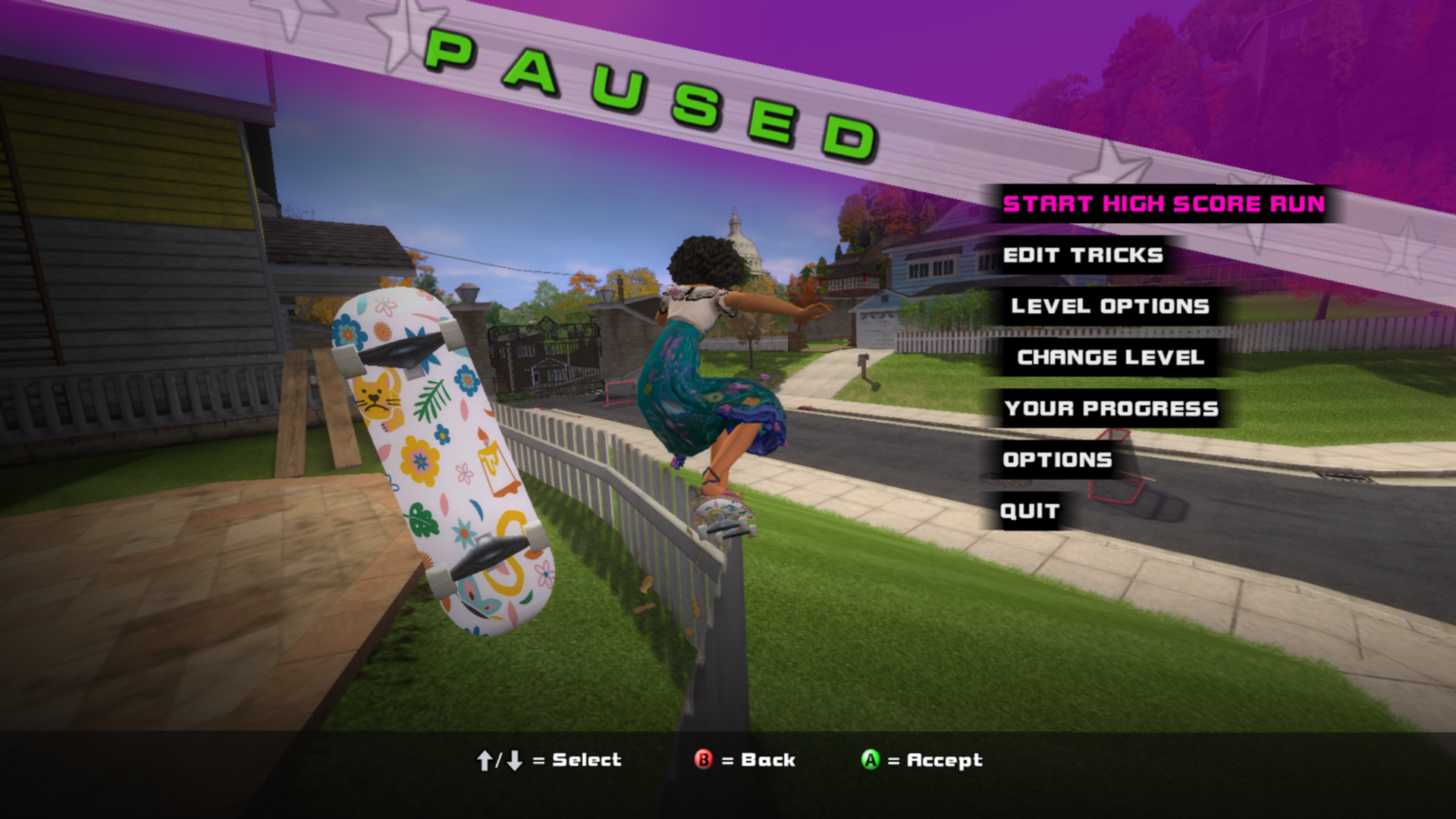
Task: Quit the game from pause menu
Action: [1029, 511]
